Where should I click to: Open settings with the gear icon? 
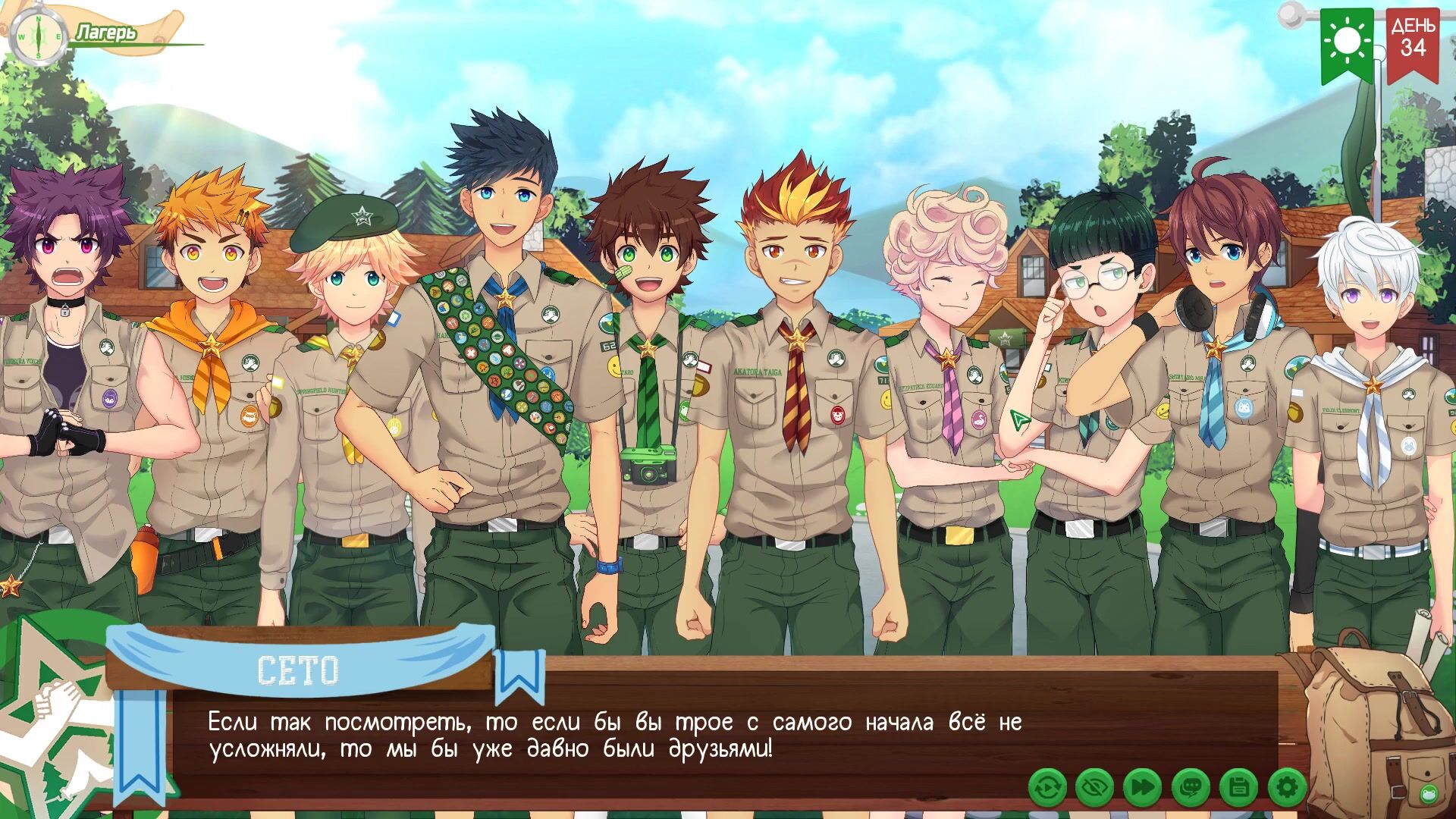pyautogui.click(x=1287, y=789)
